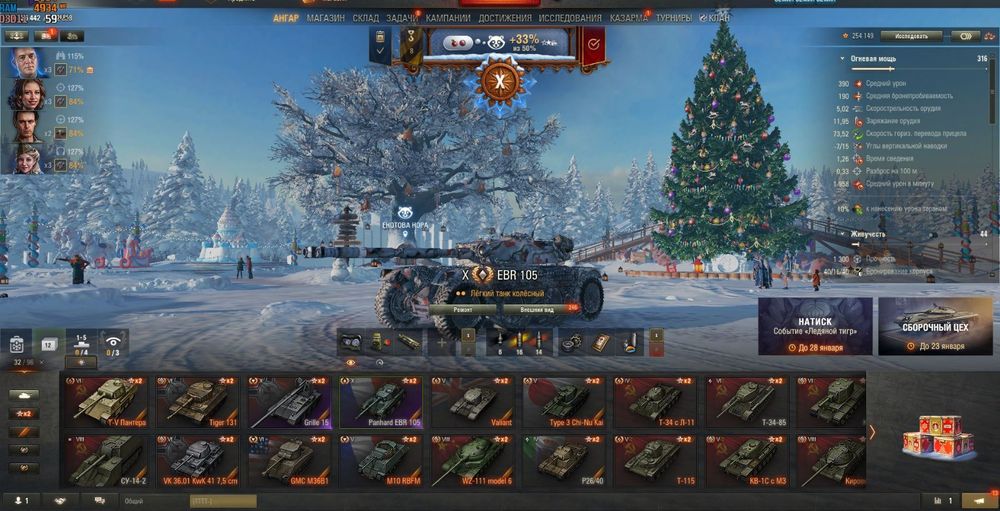
Task: Open the Турниры (Tournaments) tab
Action: pos(672,18)
